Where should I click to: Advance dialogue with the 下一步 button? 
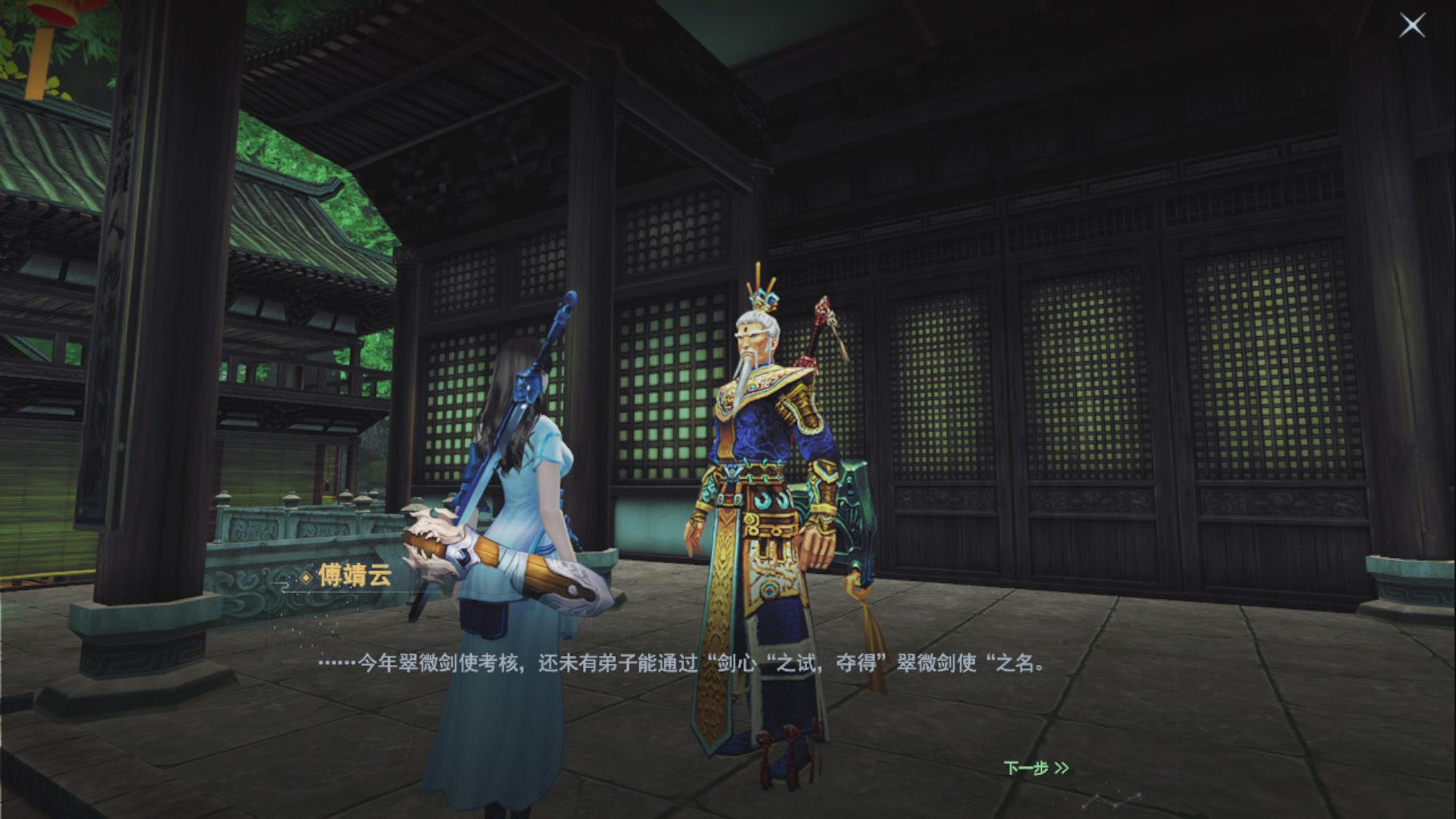[x=1039, y=768]
